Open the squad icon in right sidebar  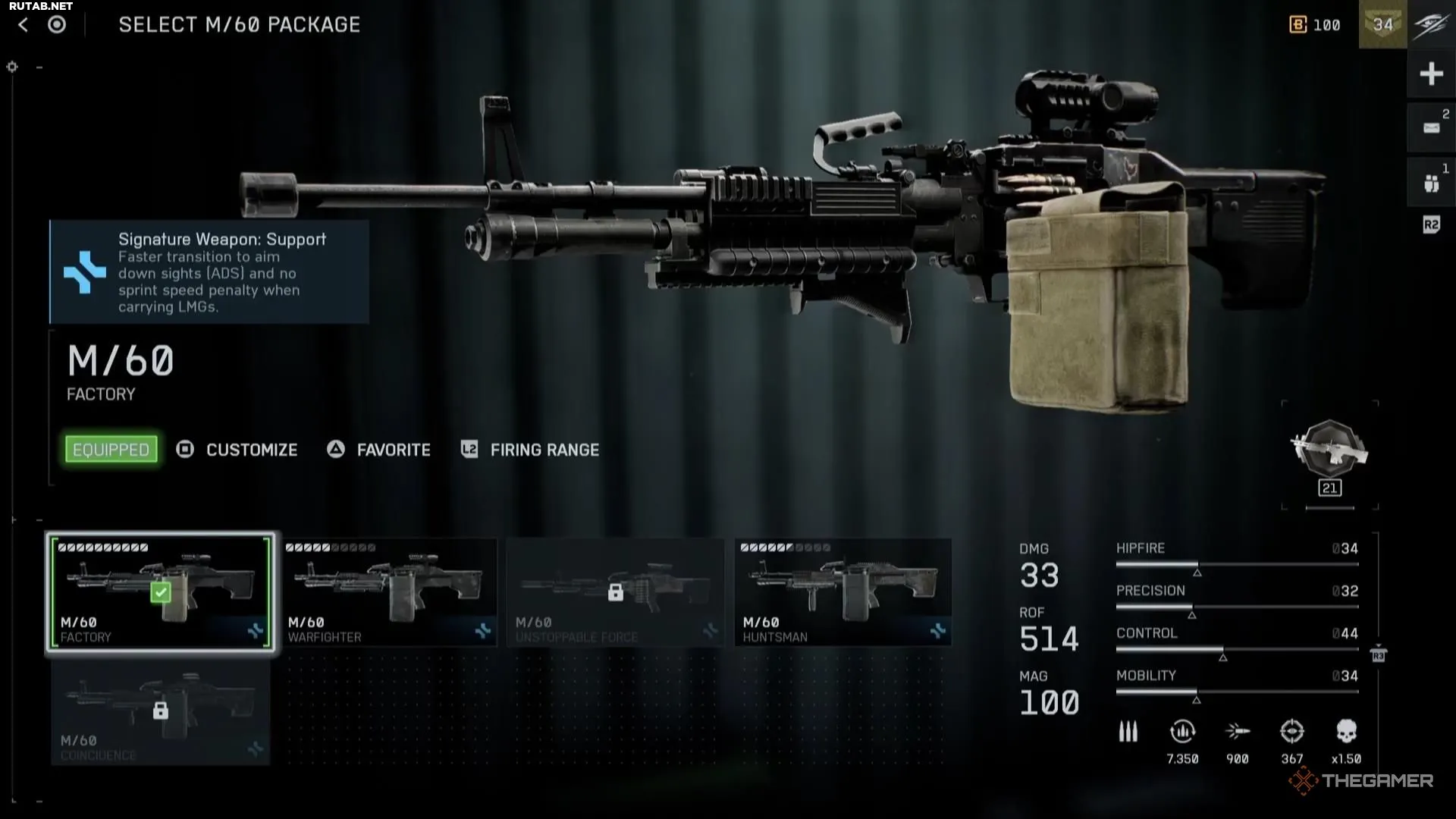[x=1431, y=183]
